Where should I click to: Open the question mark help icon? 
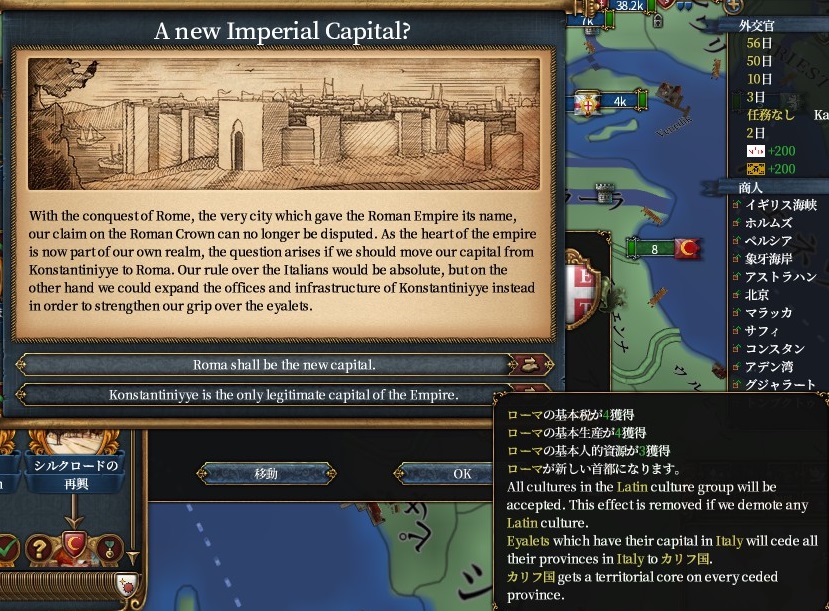pos(40,547)
